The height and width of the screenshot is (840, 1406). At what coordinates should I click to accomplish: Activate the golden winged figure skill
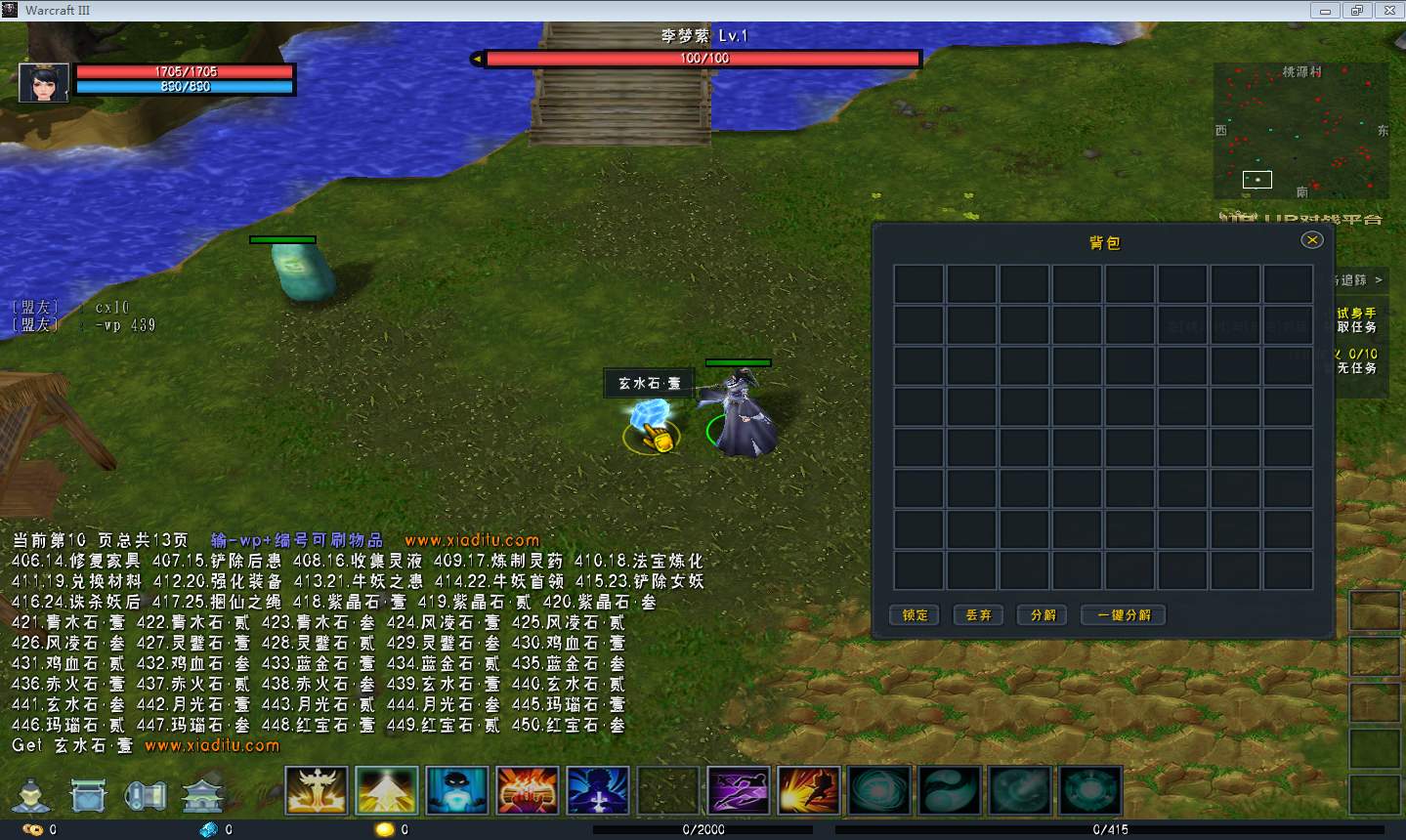[316, 791]
